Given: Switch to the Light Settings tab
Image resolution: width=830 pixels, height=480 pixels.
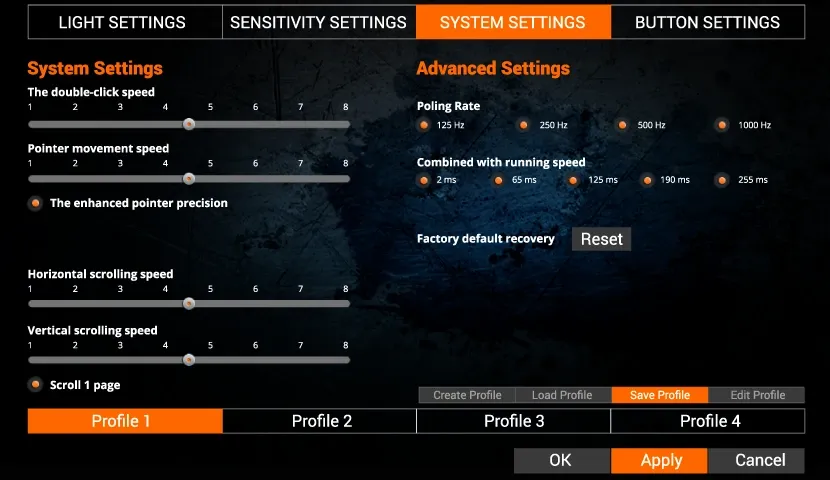Looking at the screenshot, I should click(x=122, y=22).
